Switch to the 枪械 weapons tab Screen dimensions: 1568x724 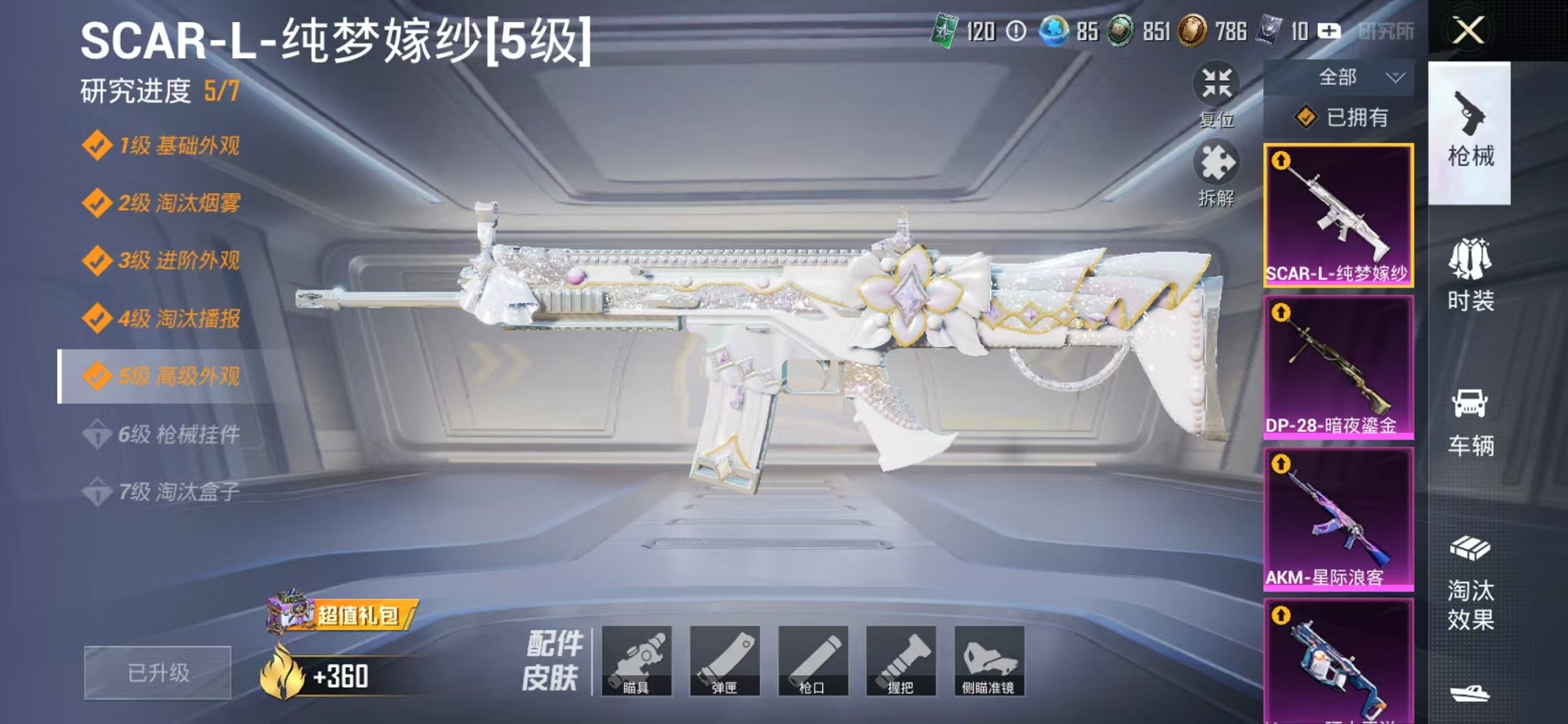(x=1469, y=132)
